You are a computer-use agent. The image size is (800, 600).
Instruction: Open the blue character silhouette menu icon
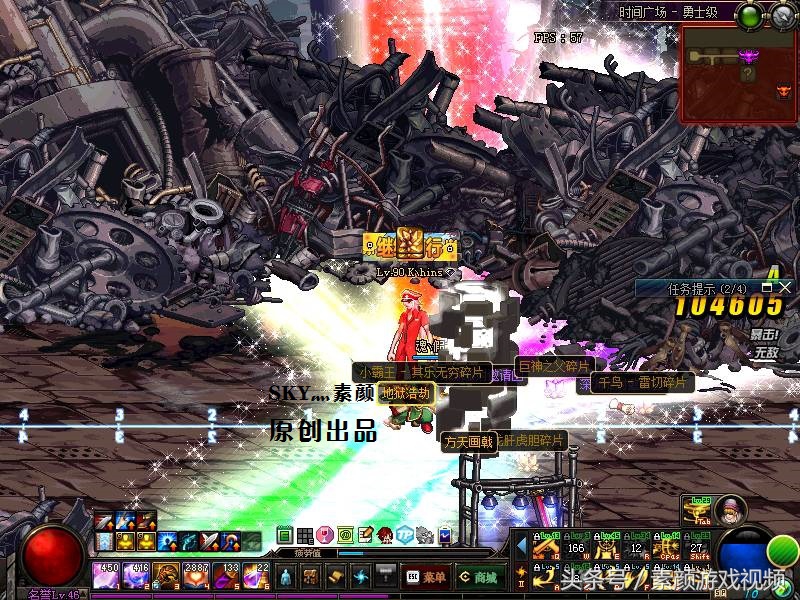286,576
